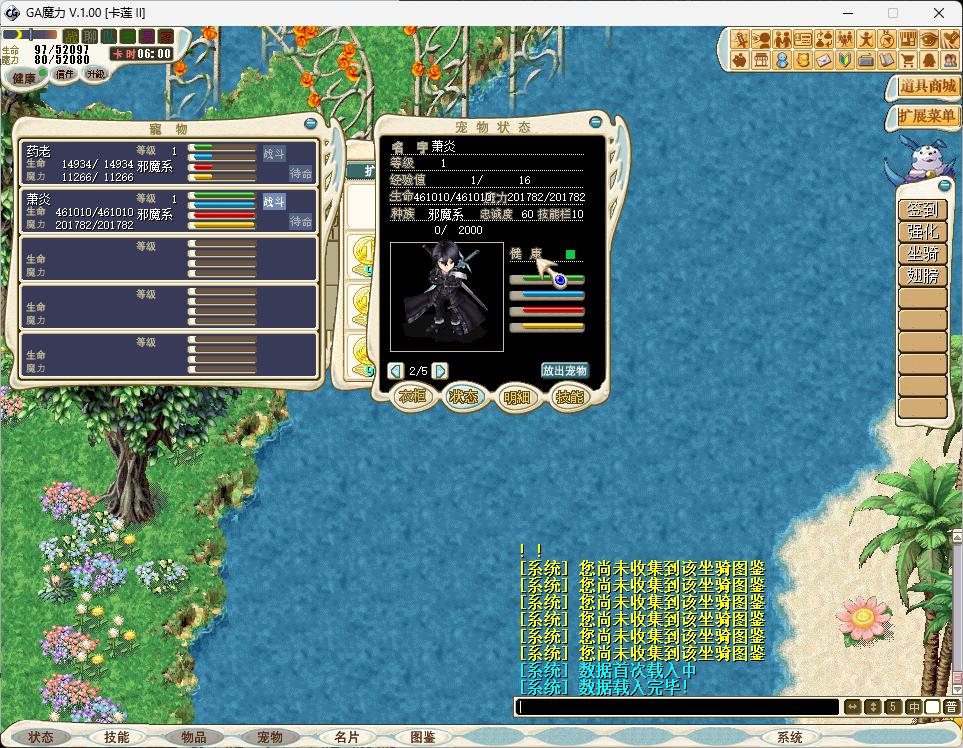
Task: Close the game window
Action: tap(938, 13)
